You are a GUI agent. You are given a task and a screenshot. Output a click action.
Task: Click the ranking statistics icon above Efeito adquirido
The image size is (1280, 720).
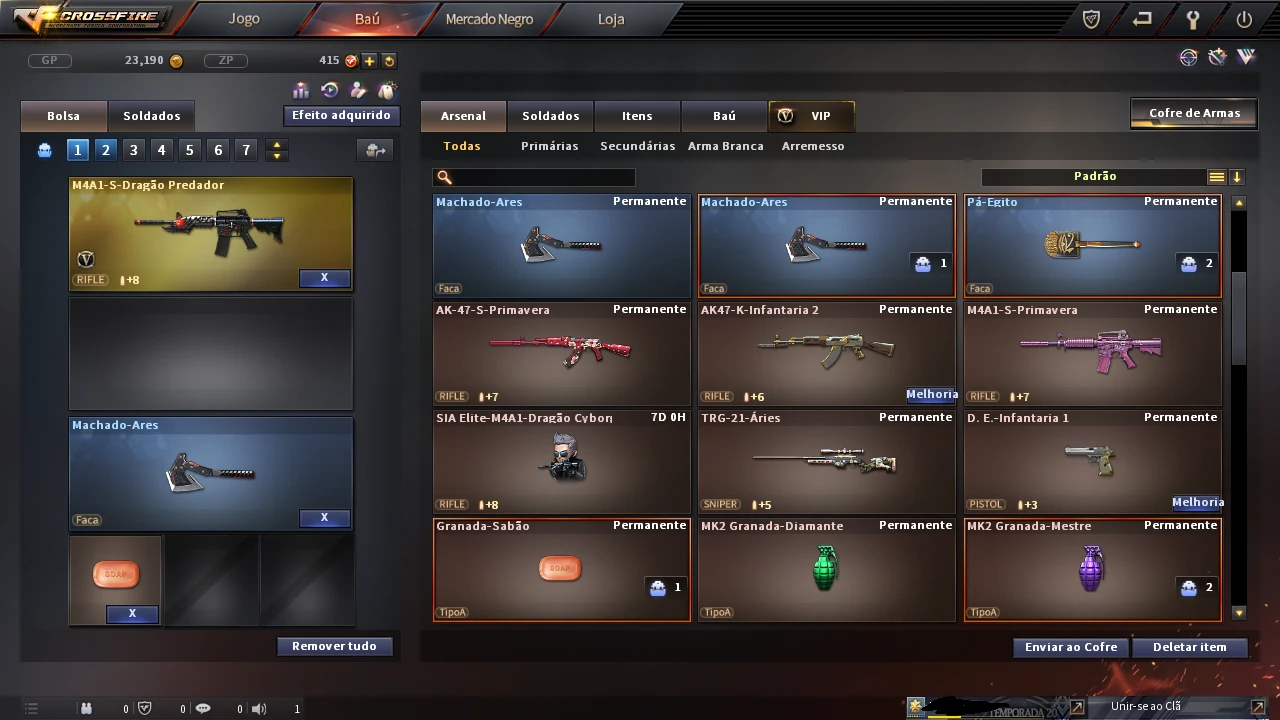click(x=301, y=91)
